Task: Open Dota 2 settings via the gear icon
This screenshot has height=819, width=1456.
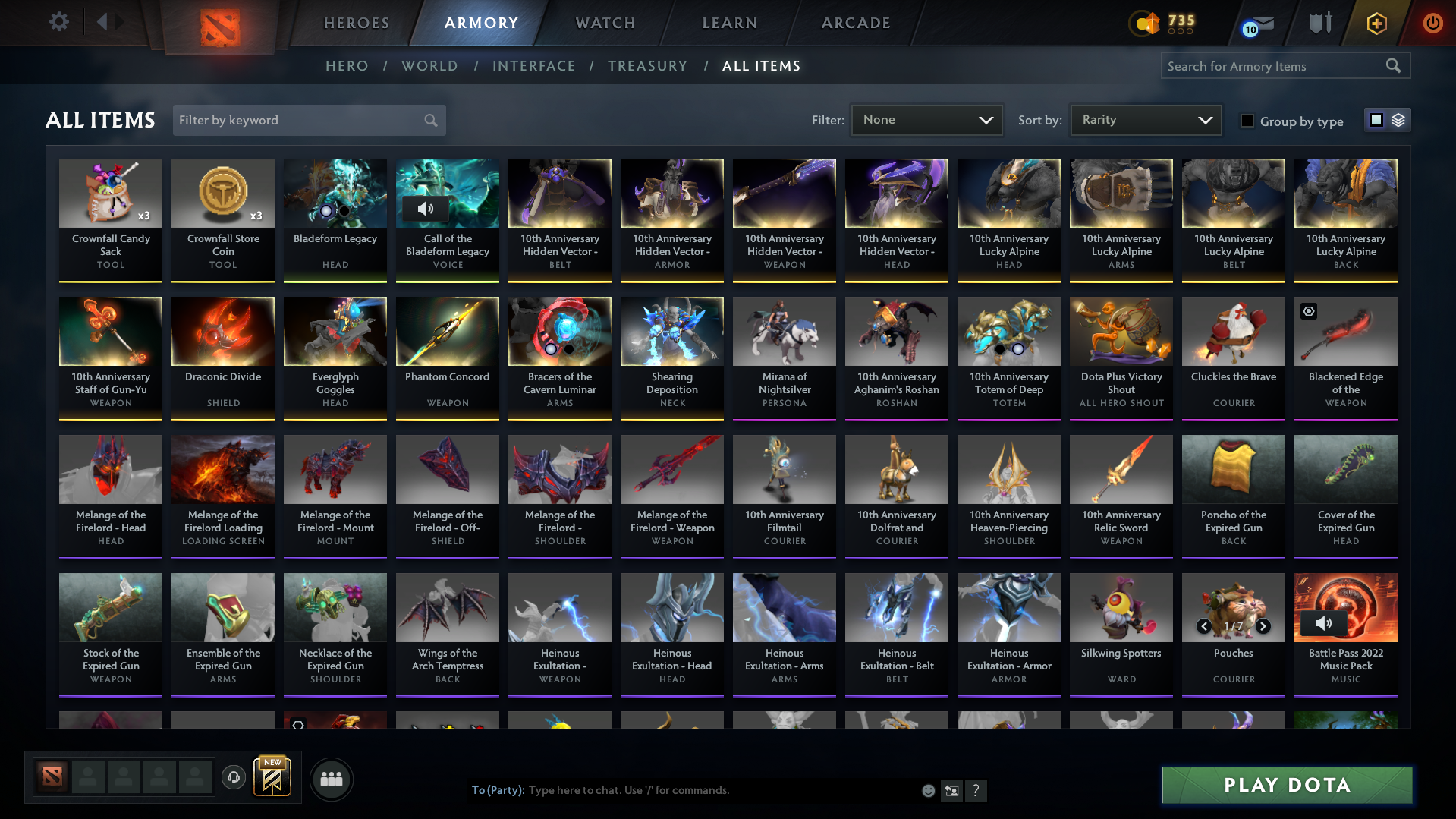Action: click(x=59, y=22)
